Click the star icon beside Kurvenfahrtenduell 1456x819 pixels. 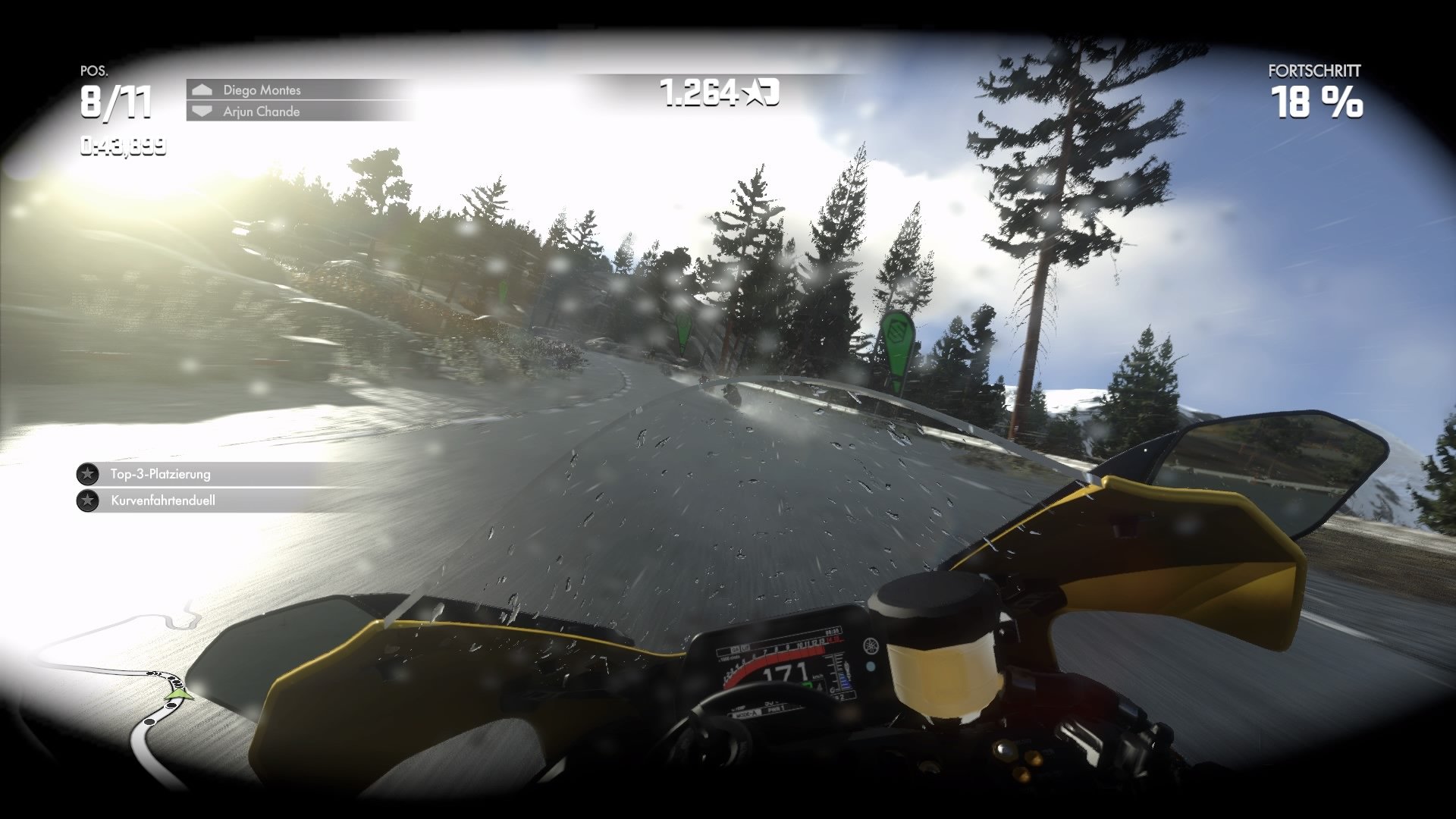[87, 500]
